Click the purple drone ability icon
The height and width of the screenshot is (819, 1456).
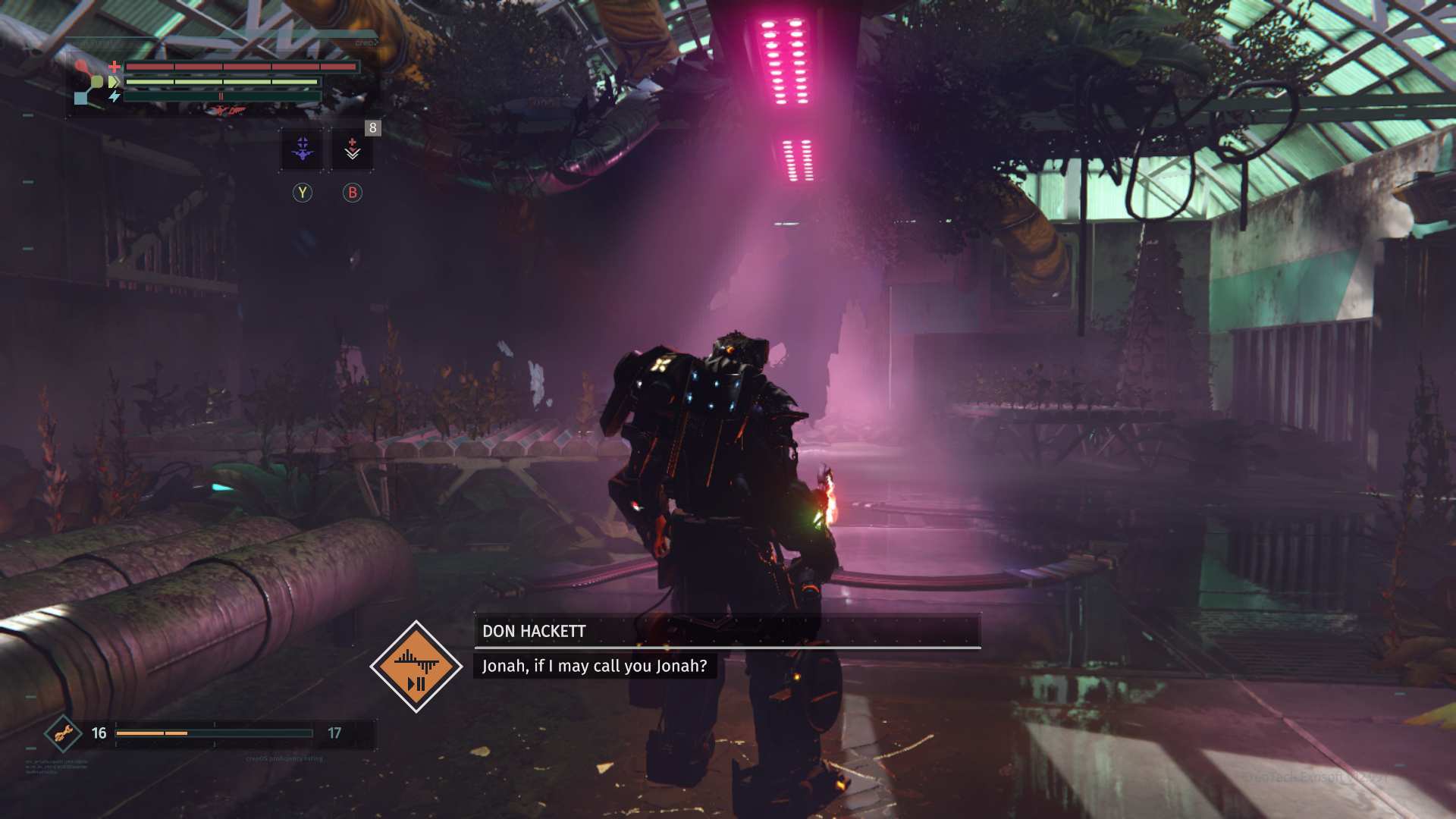pos(303,149)
